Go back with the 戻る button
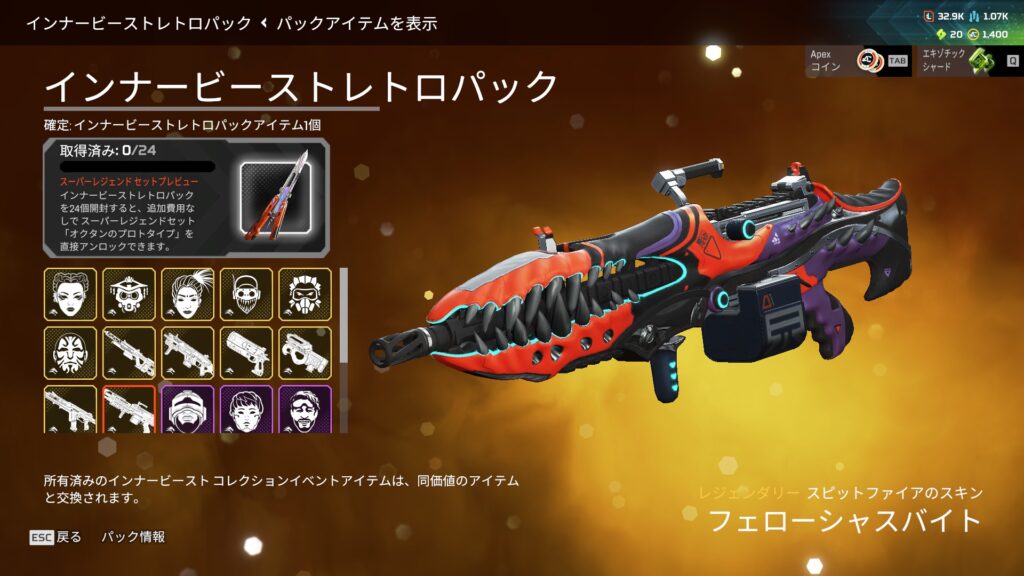1024x576 pixels. [x=56, y=537]
